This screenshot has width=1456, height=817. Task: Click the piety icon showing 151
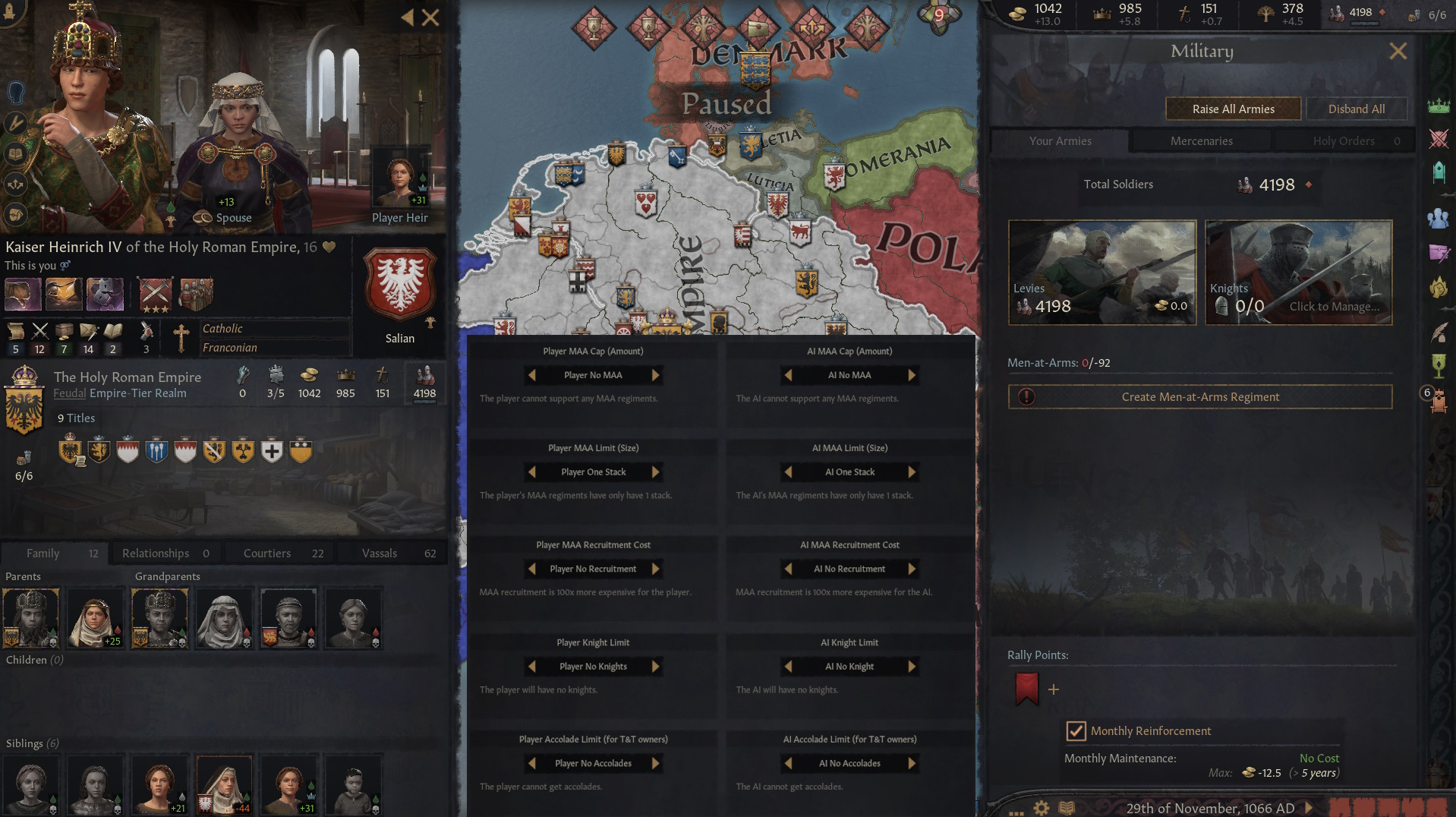[x=1183, y=13]
